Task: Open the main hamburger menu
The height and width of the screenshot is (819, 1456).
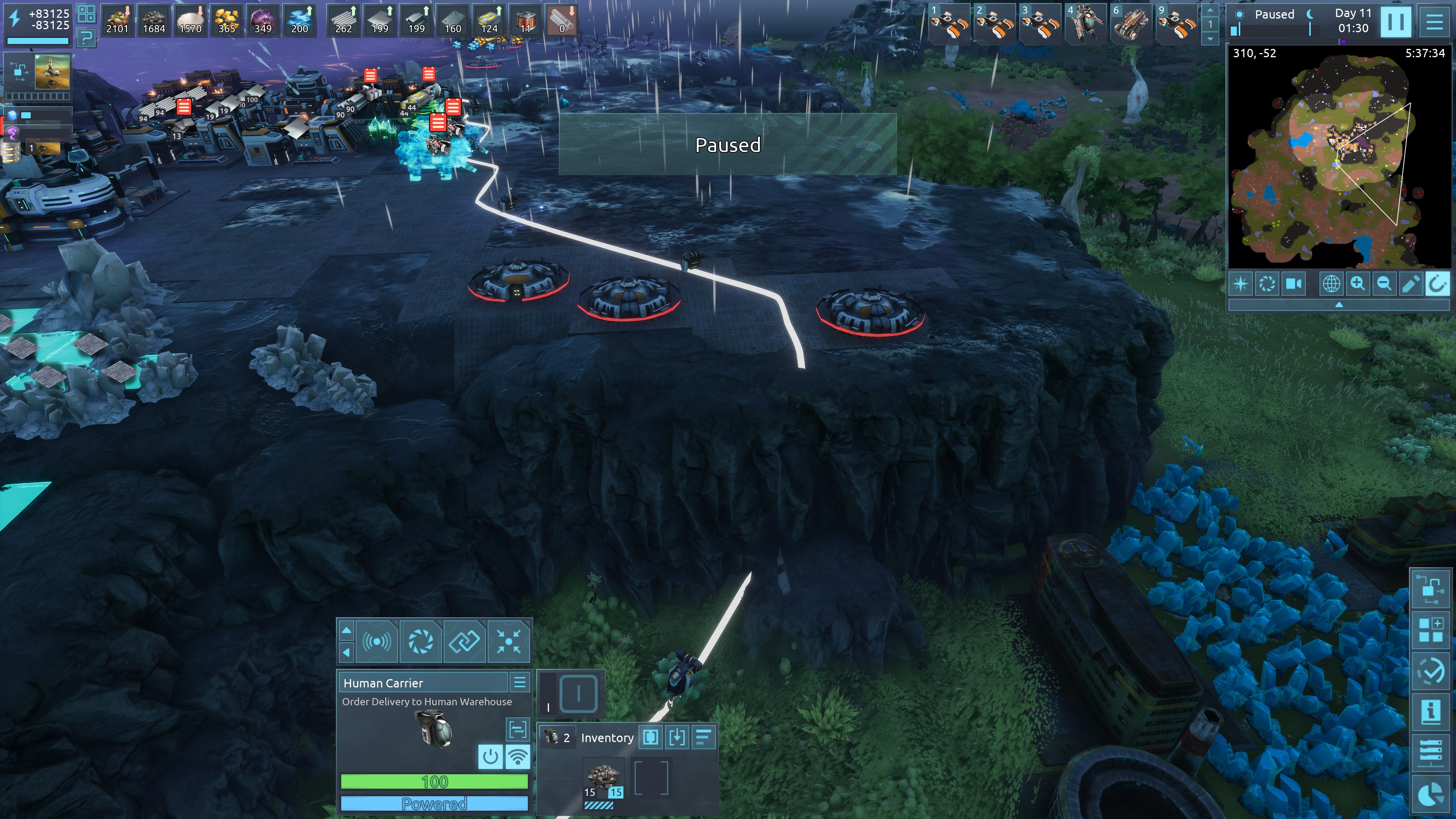Action: click(x=1434, y=22)
